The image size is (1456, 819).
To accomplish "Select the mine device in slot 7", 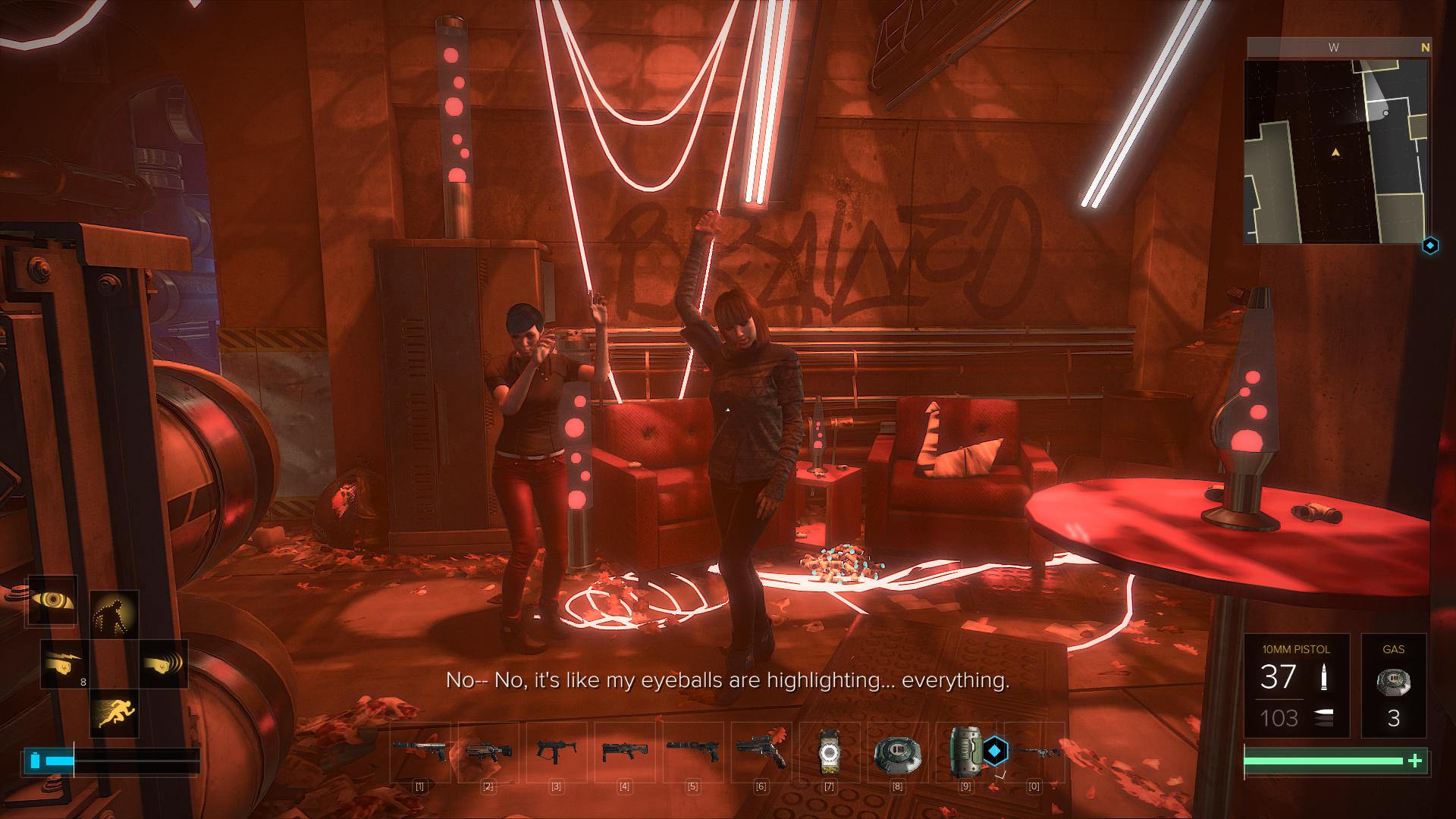I will (829, 752).
